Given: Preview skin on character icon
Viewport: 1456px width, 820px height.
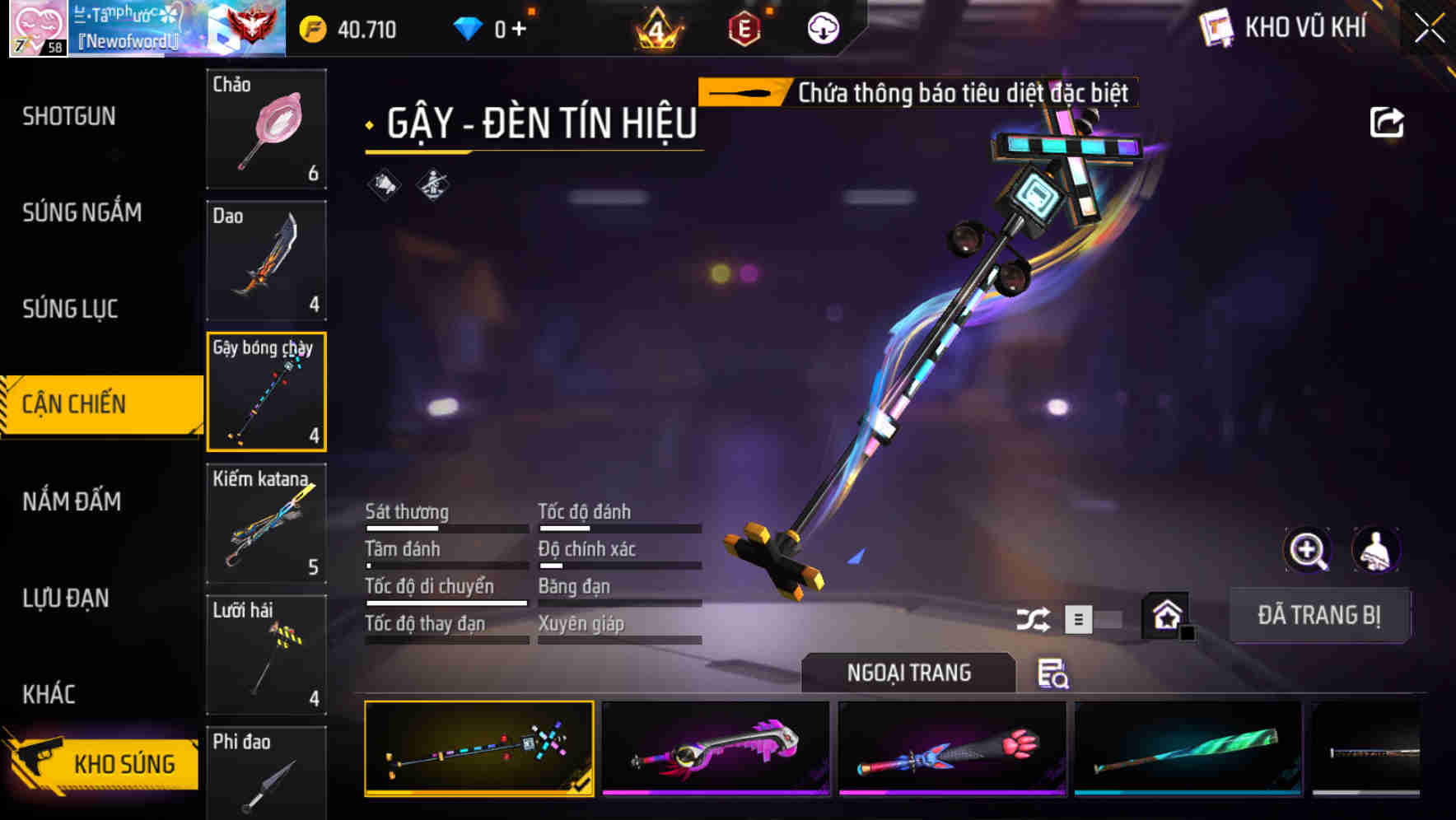Looking at the screenshot, I should [1375, 550].
